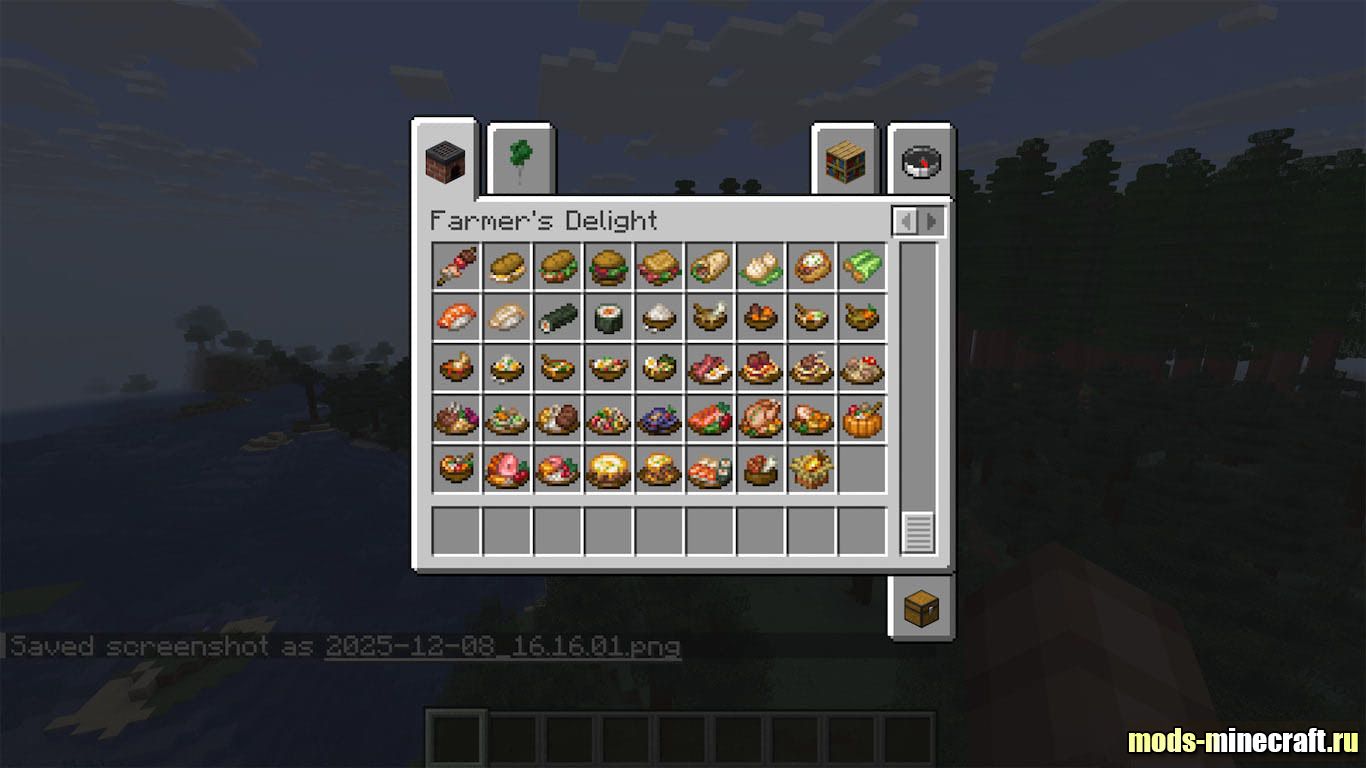Take the green cabbage rolls
The image size is (1366, 768).
[862, 267]
